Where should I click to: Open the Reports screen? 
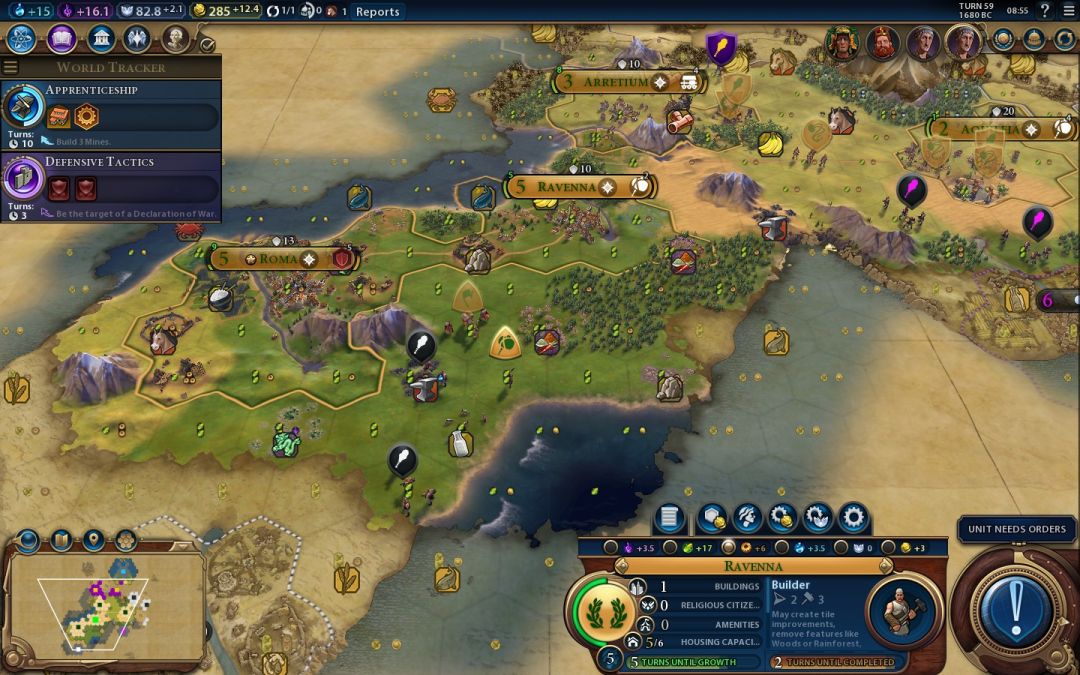377,12
